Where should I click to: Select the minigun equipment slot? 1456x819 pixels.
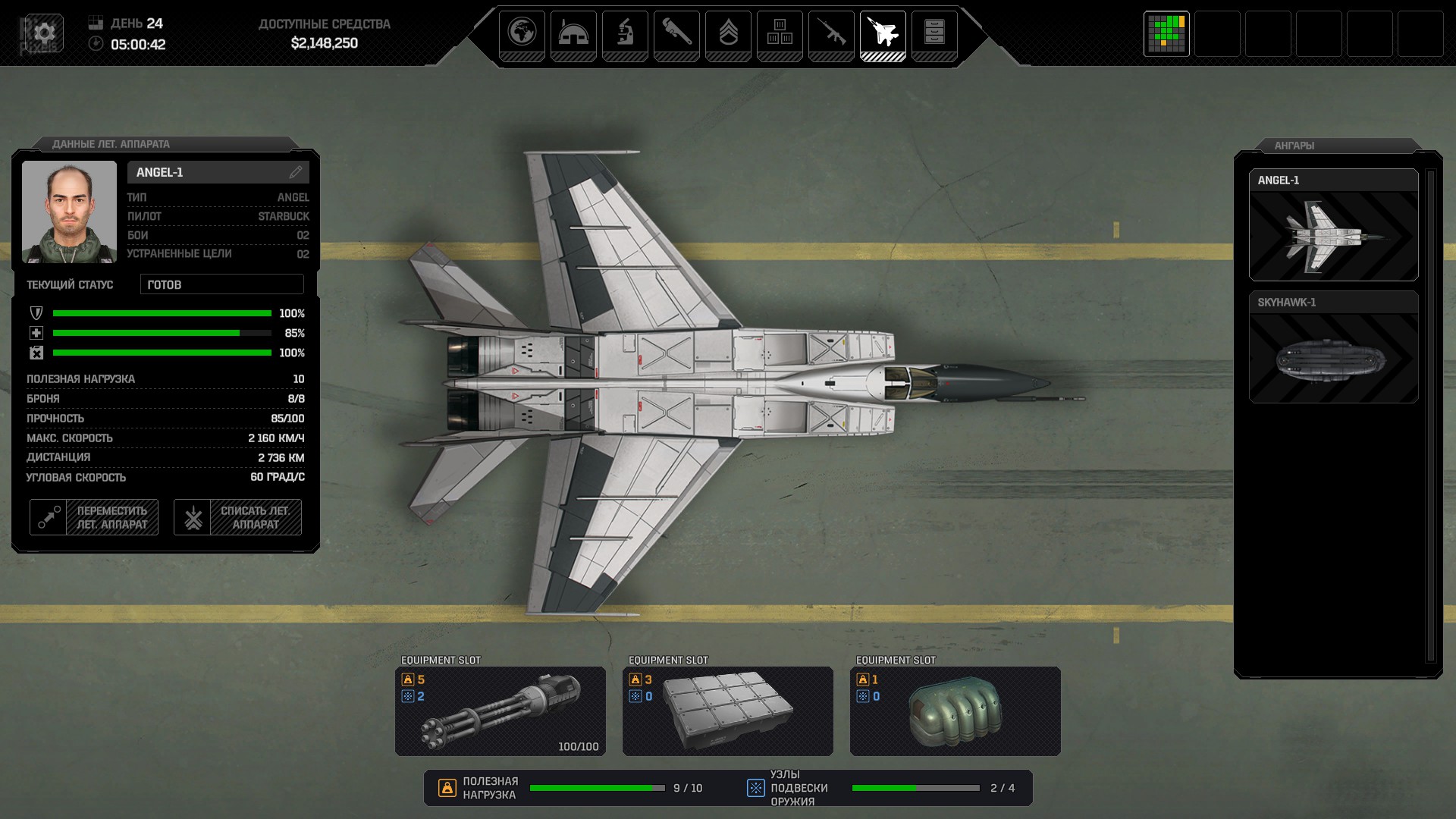pyautogui.click(x=500, y=711)
